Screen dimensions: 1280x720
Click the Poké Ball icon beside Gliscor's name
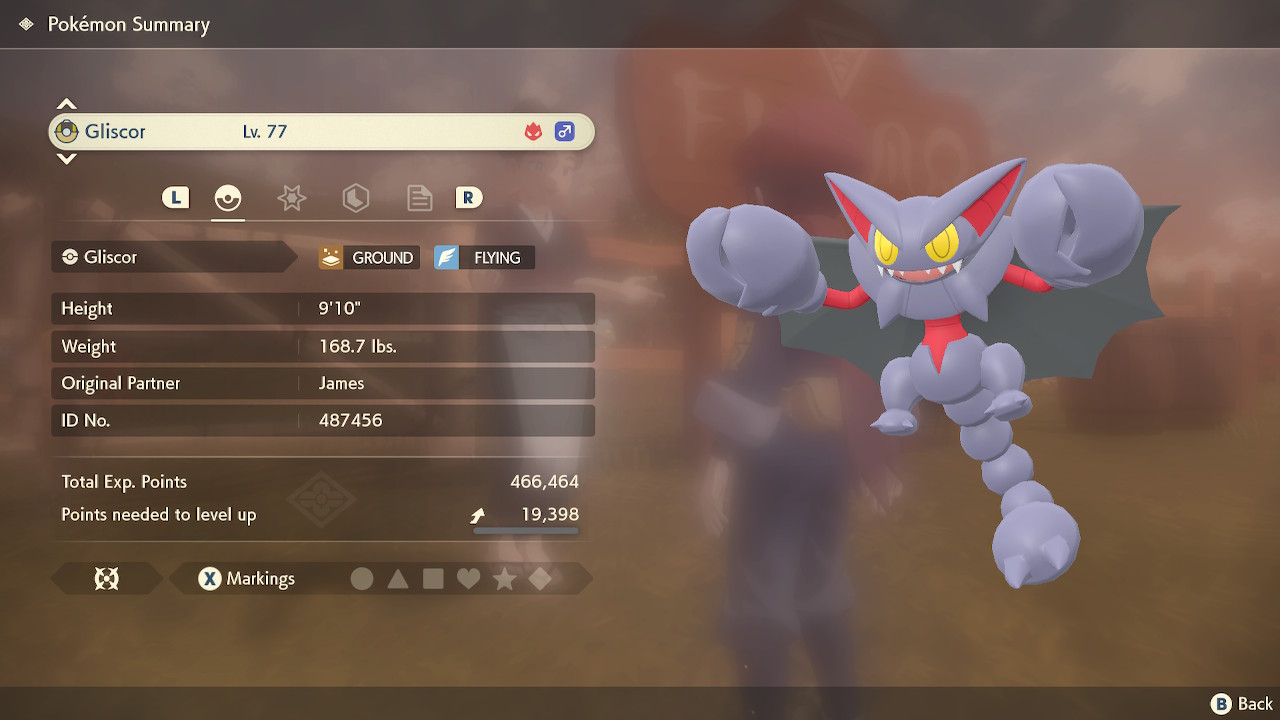click(66, 131)
